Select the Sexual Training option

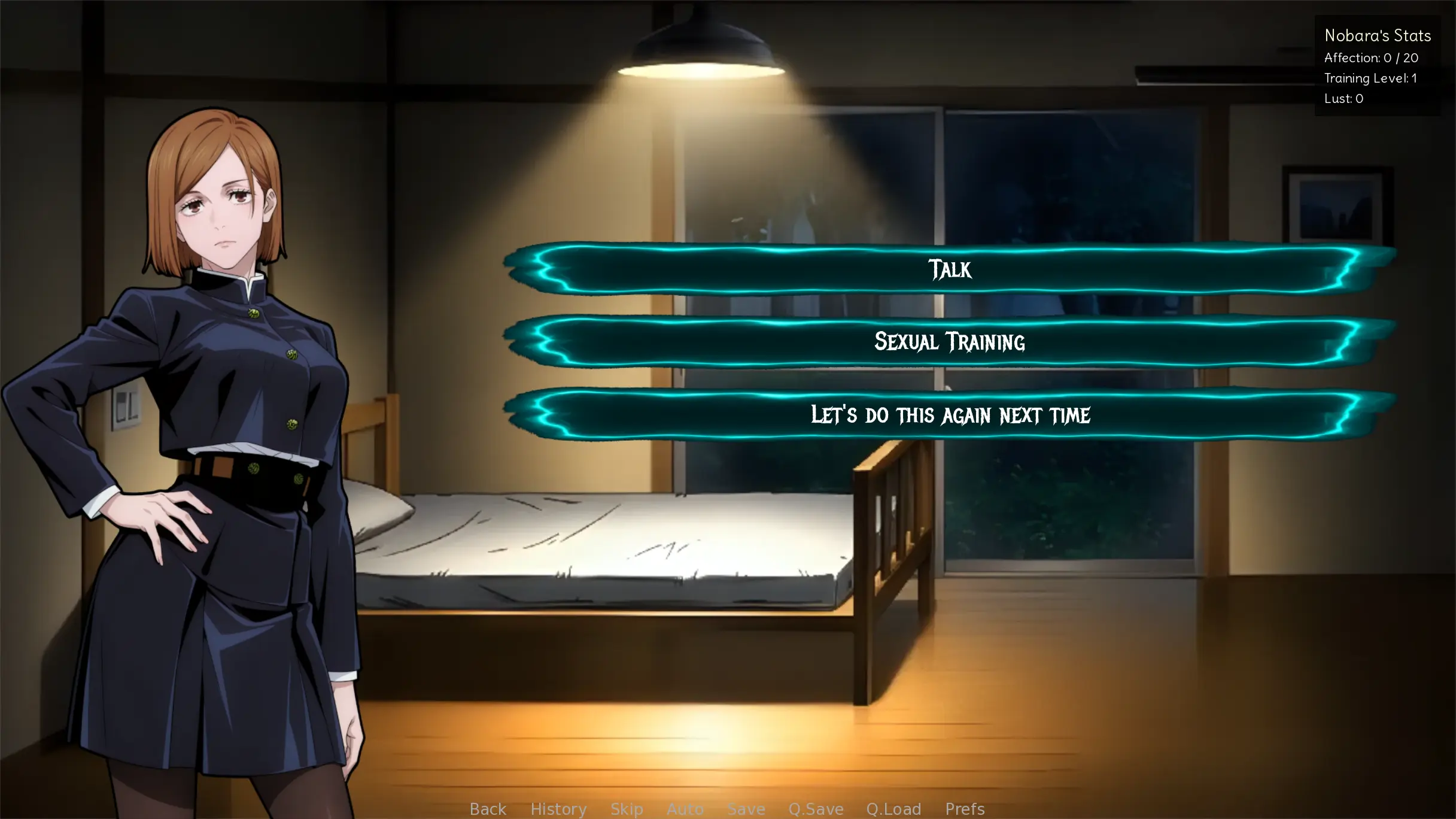pos(950,342)
